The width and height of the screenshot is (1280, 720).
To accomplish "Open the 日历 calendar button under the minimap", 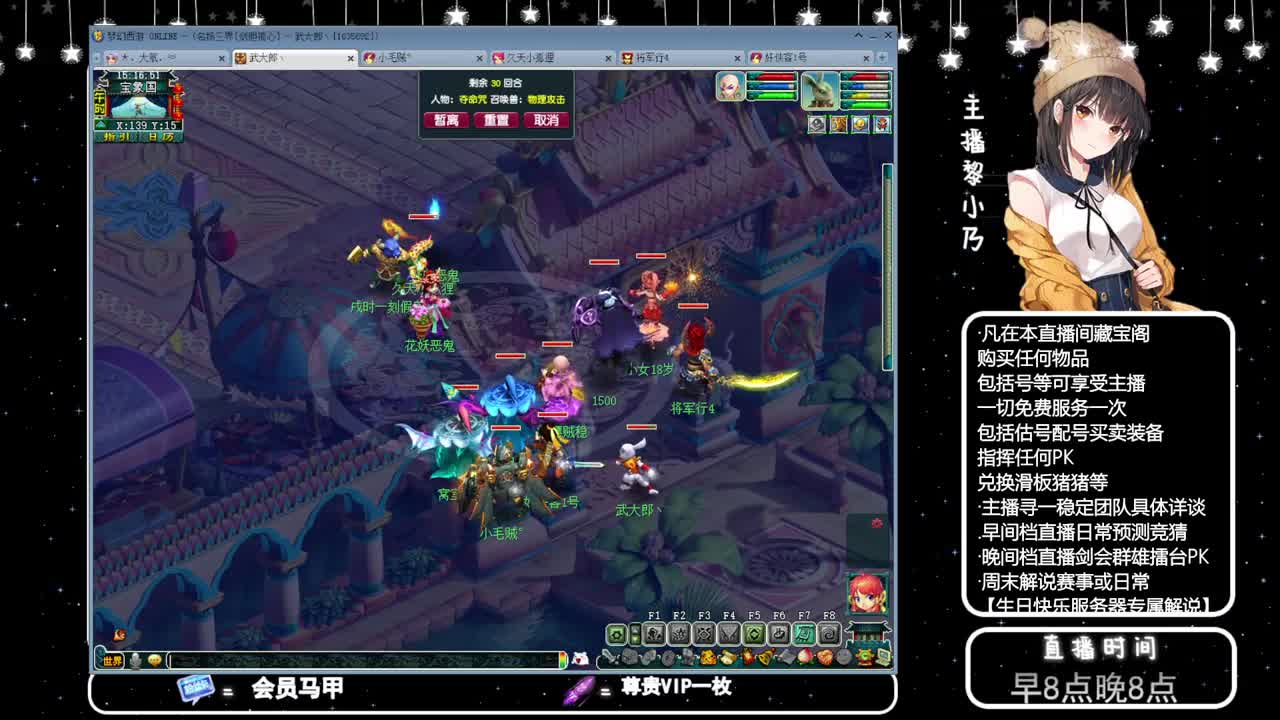I will [x=160, y=136].
